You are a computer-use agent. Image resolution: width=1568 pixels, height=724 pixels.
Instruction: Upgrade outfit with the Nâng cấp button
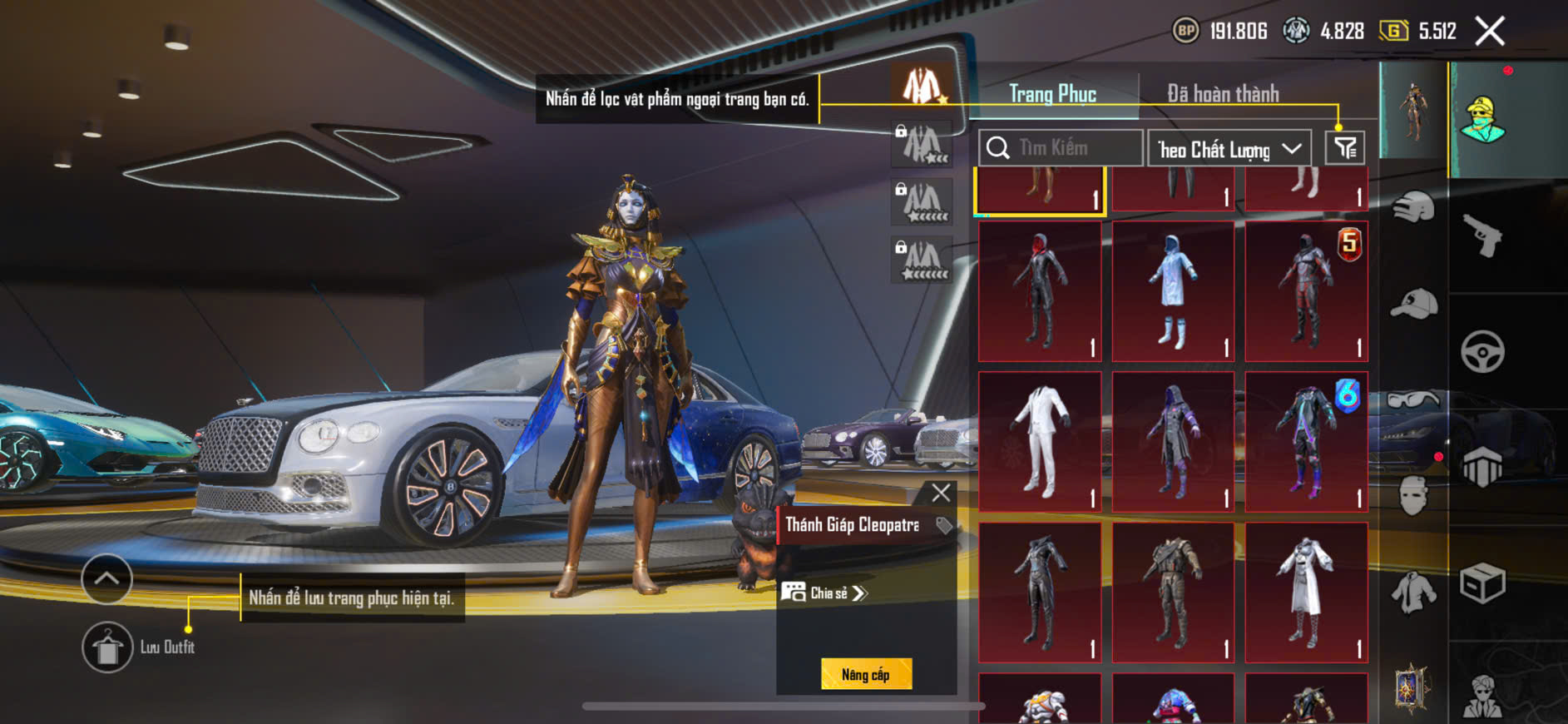click(x=866, y=674)
